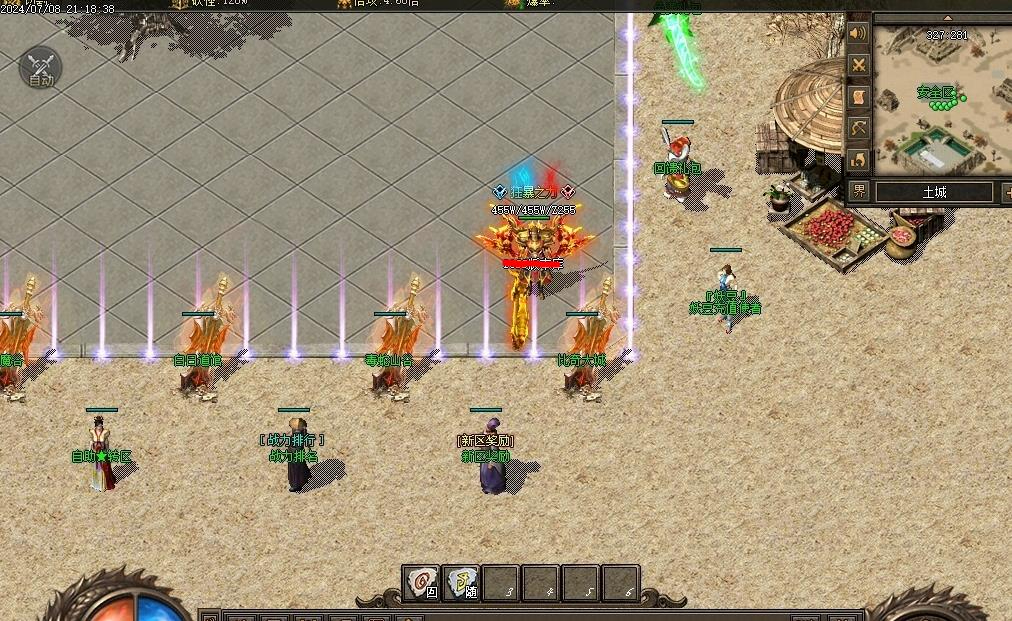This screenshot has height=621, width=1012.
Task: Open the scroll icon beside the minimap
Action: (858, 96)
